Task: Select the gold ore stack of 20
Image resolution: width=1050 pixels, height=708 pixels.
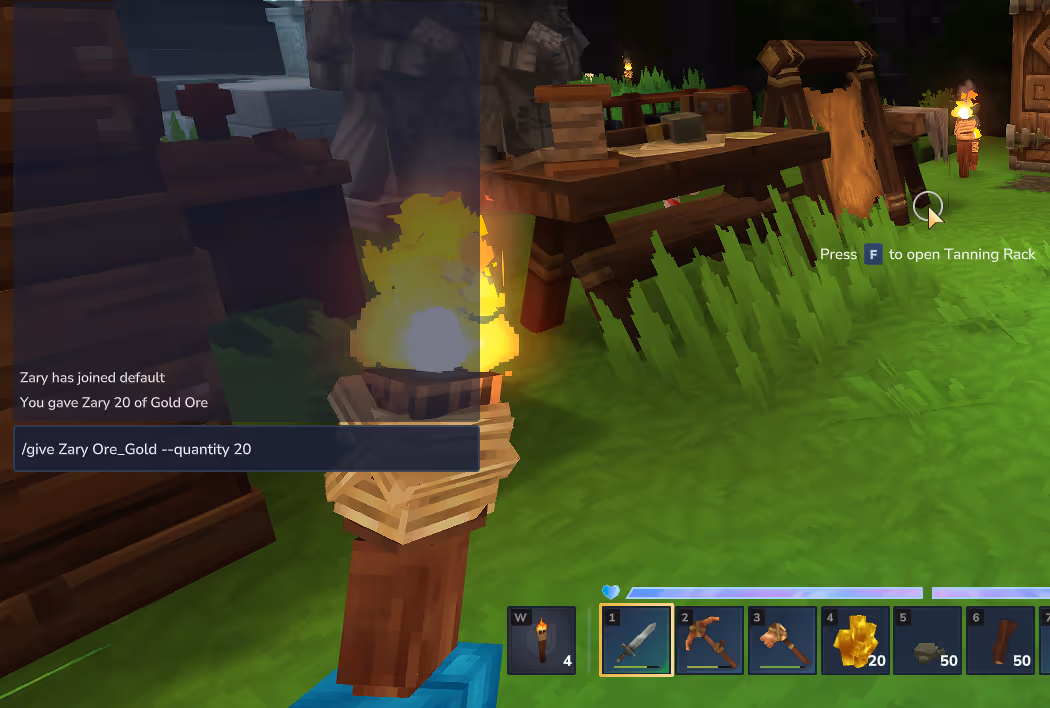Action: pos(855,640)
